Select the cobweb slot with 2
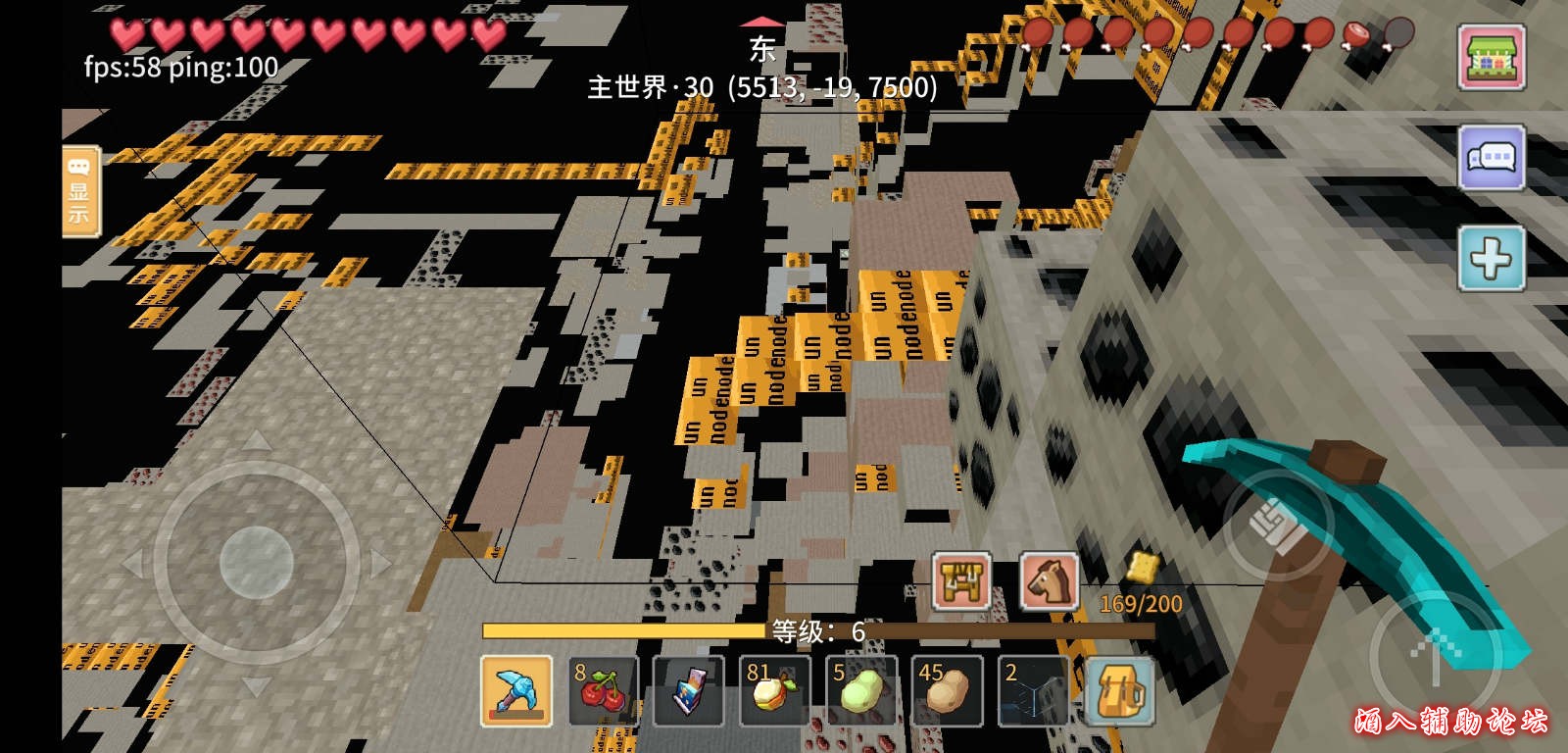The height and width of the screenshot is (753, 1568). (1032, 691)
